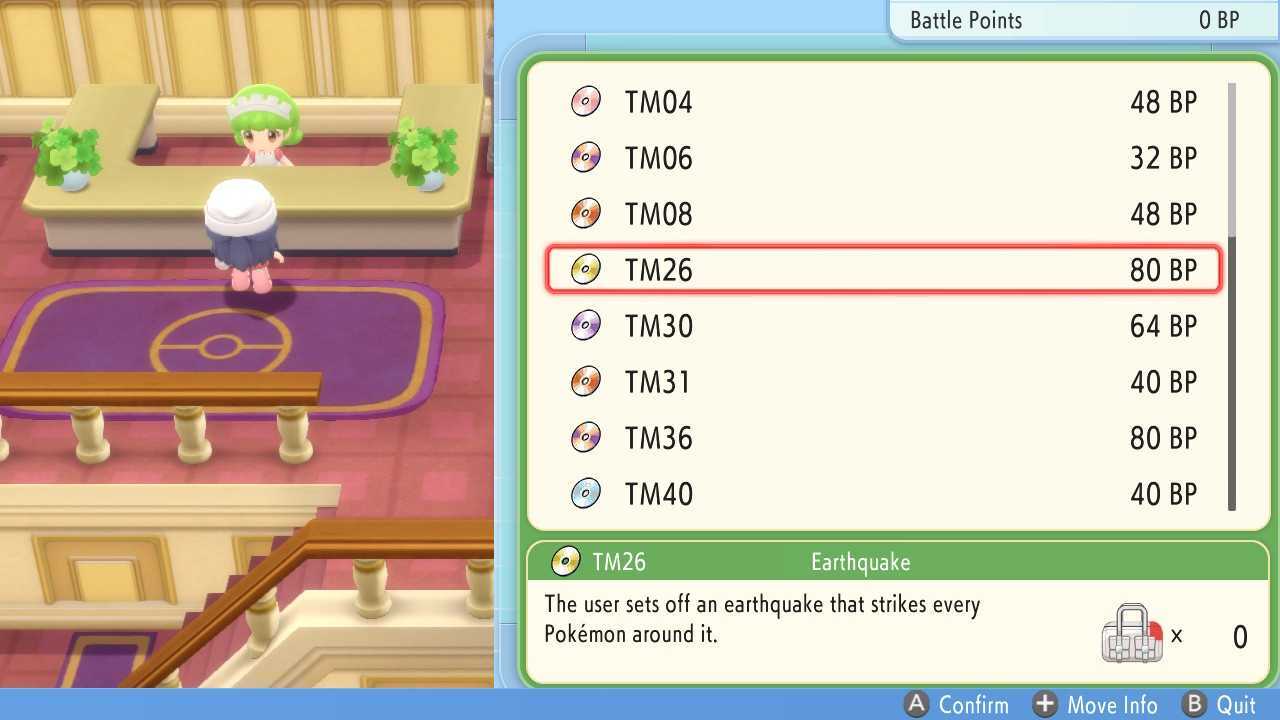
Task: Click the Move Info plus prompt
Action: (x=1096, y=705)
